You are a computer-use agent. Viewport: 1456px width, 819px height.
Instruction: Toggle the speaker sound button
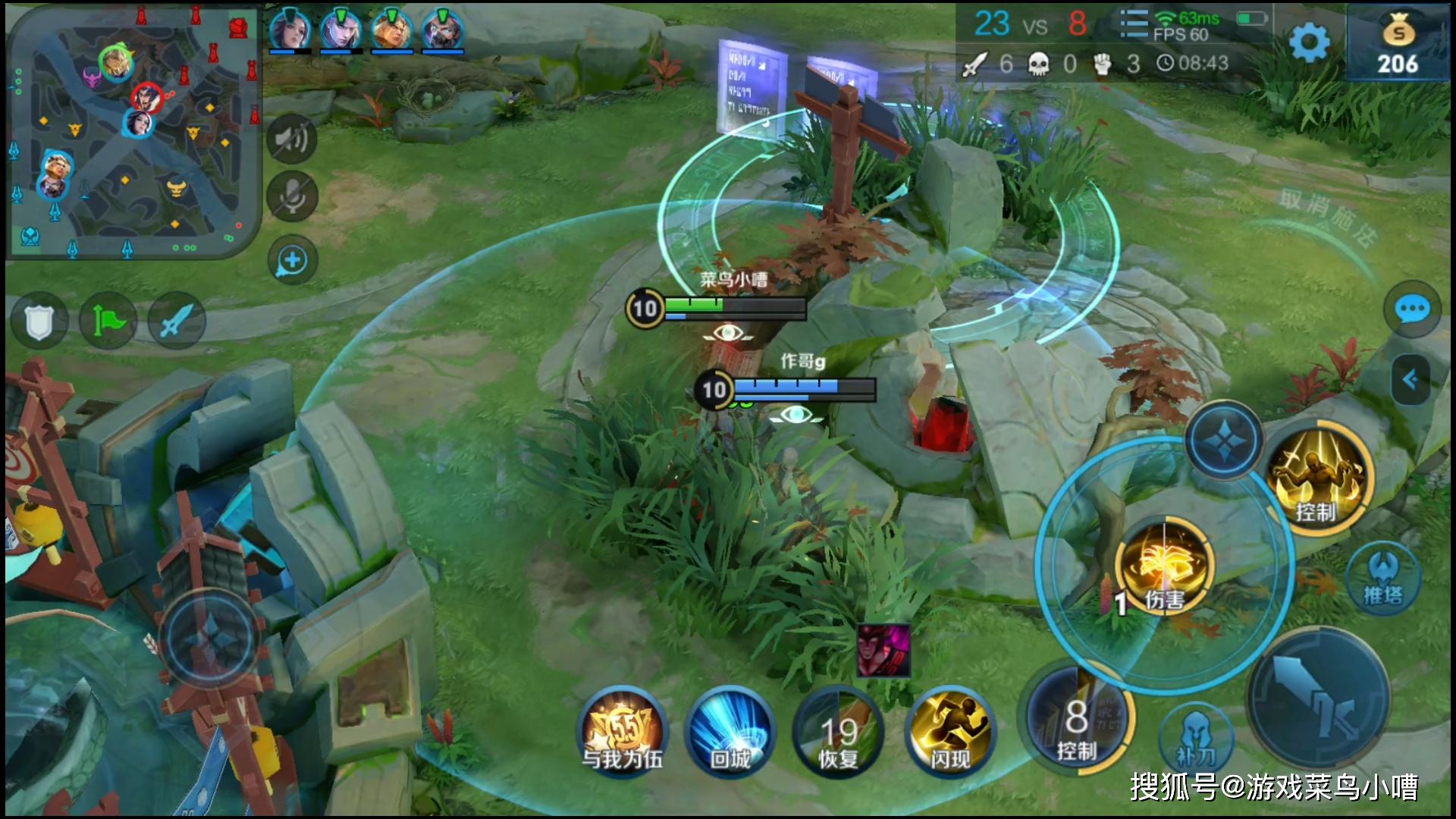(x=292, y=138)
